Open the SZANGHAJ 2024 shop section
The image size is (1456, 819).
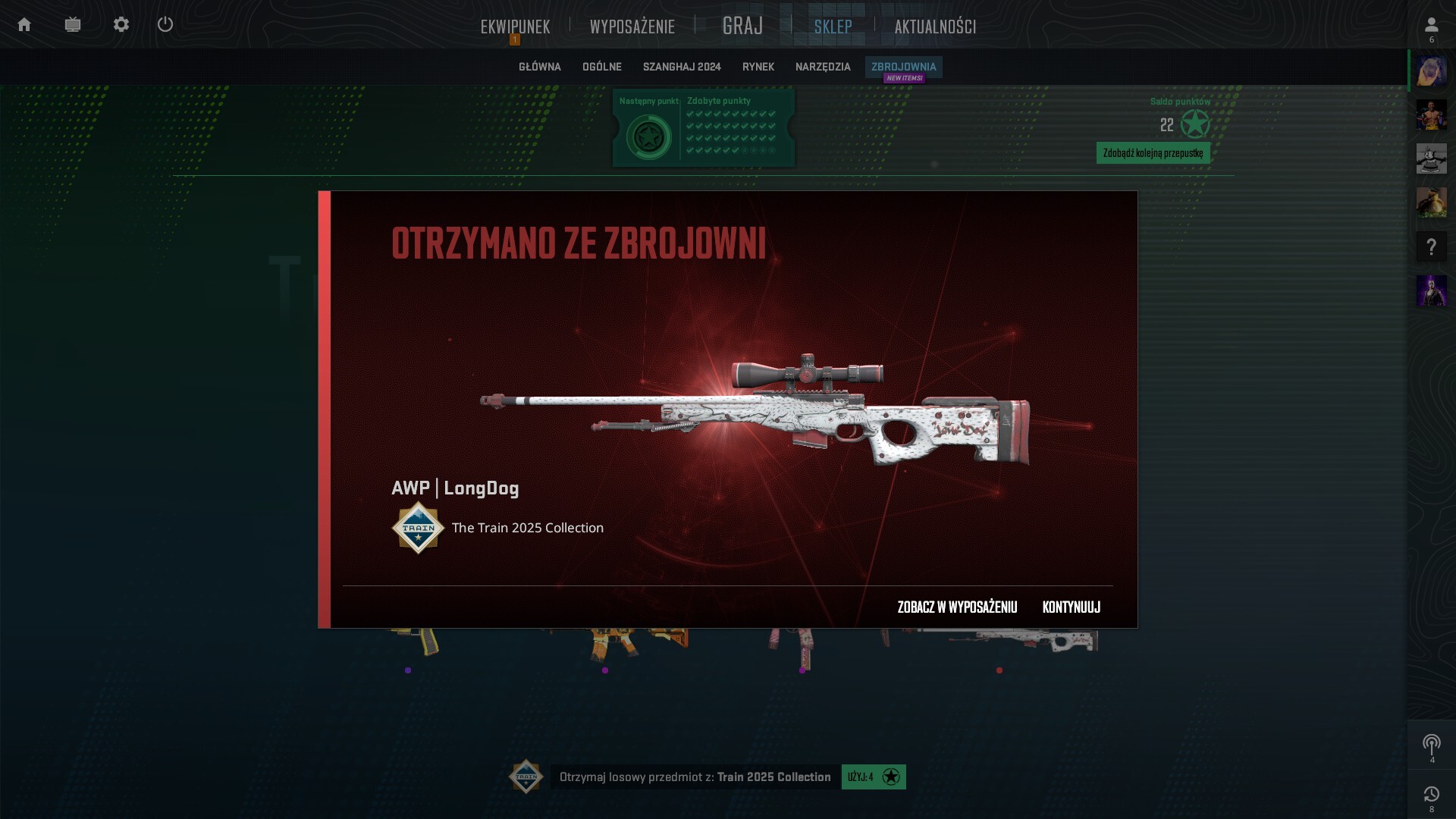click(x=682, y=67)
